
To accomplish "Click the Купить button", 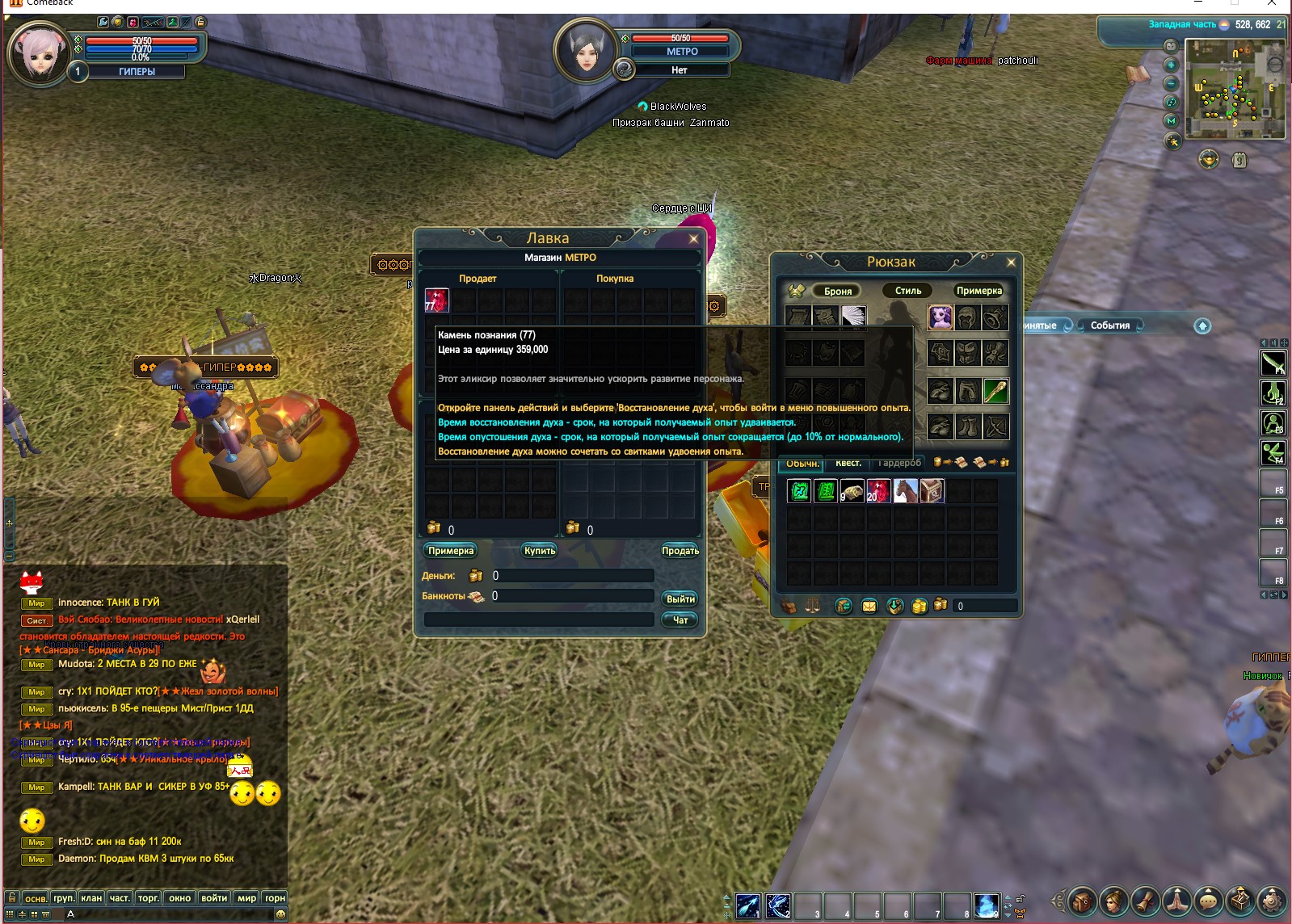I will coord(540,551).
